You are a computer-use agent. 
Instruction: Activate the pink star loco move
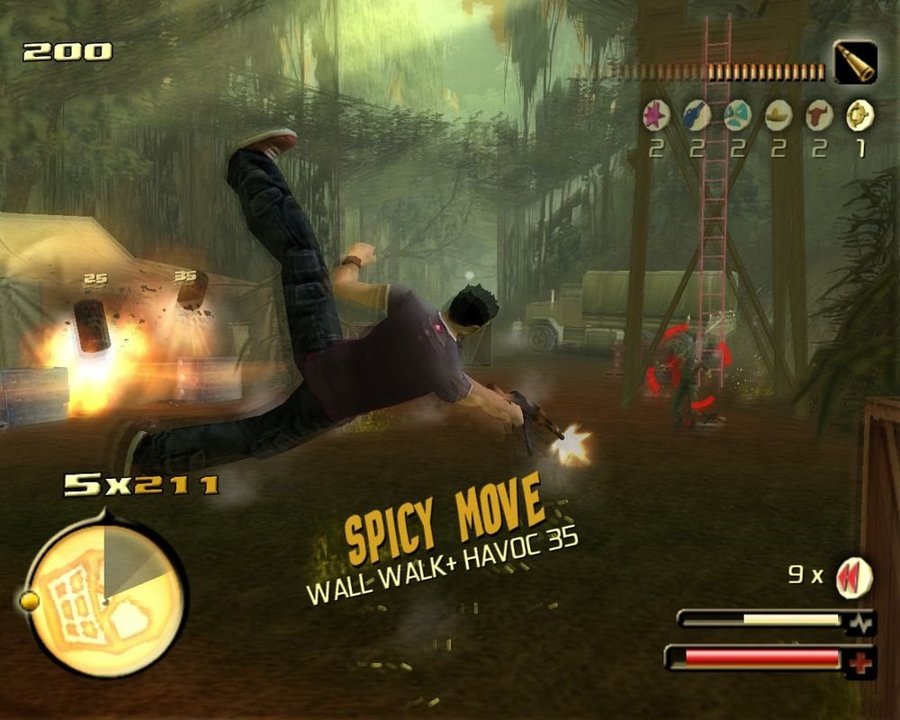[x=656, y=116]
